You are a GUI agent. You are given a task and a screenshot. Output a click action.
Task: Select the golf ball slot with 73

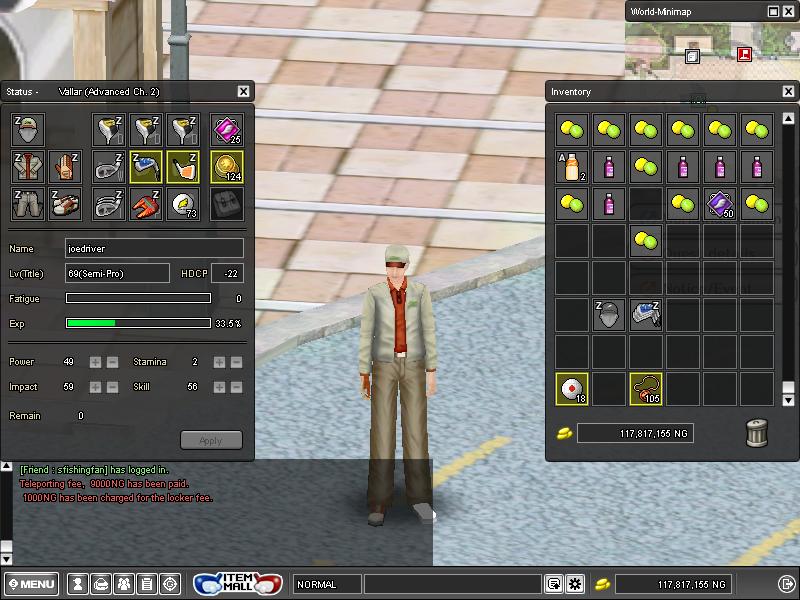[x=182, y=204]
